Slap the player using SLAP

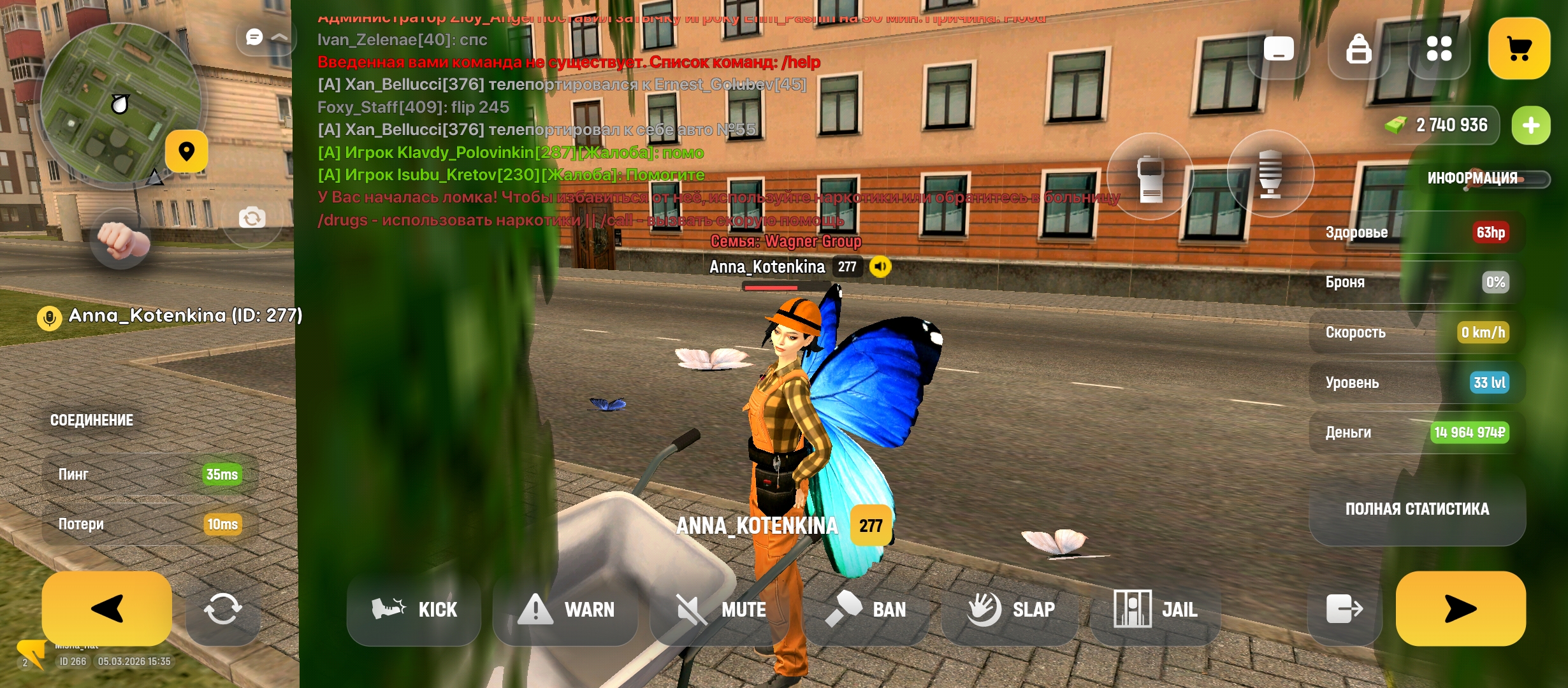coord(1010,610)
